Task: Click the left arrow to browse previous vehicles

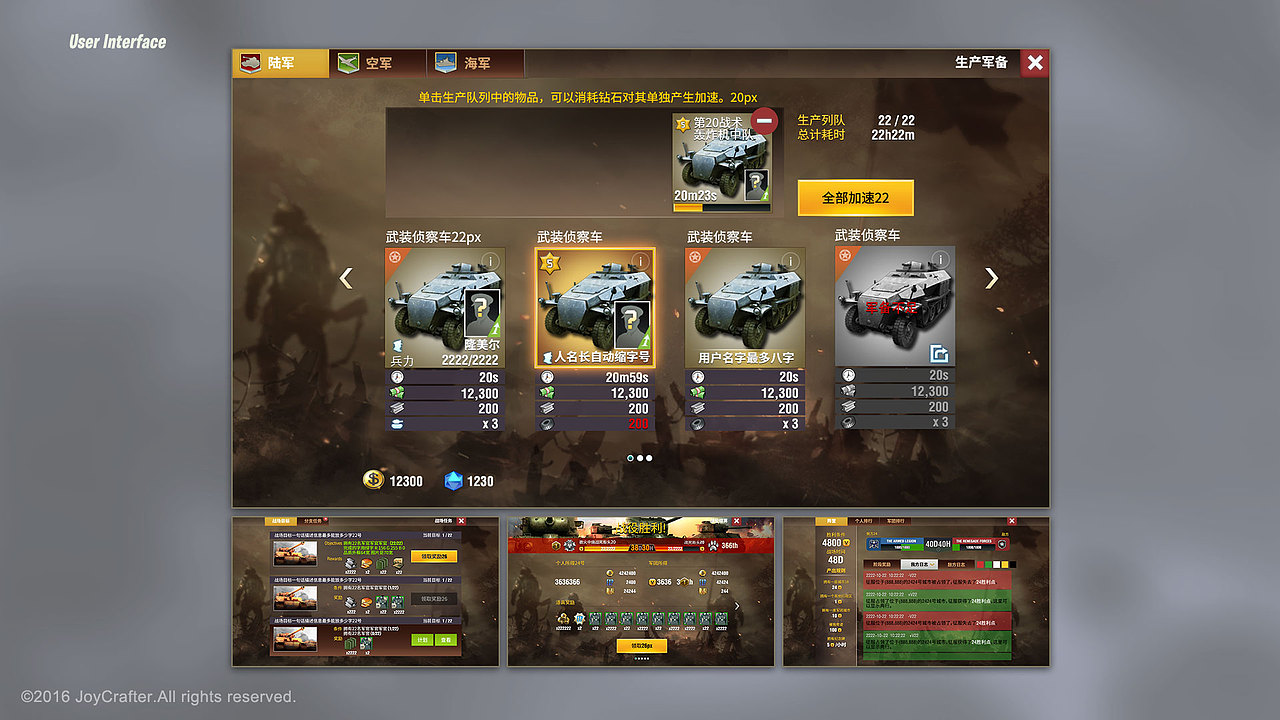Action: (345, 278)
